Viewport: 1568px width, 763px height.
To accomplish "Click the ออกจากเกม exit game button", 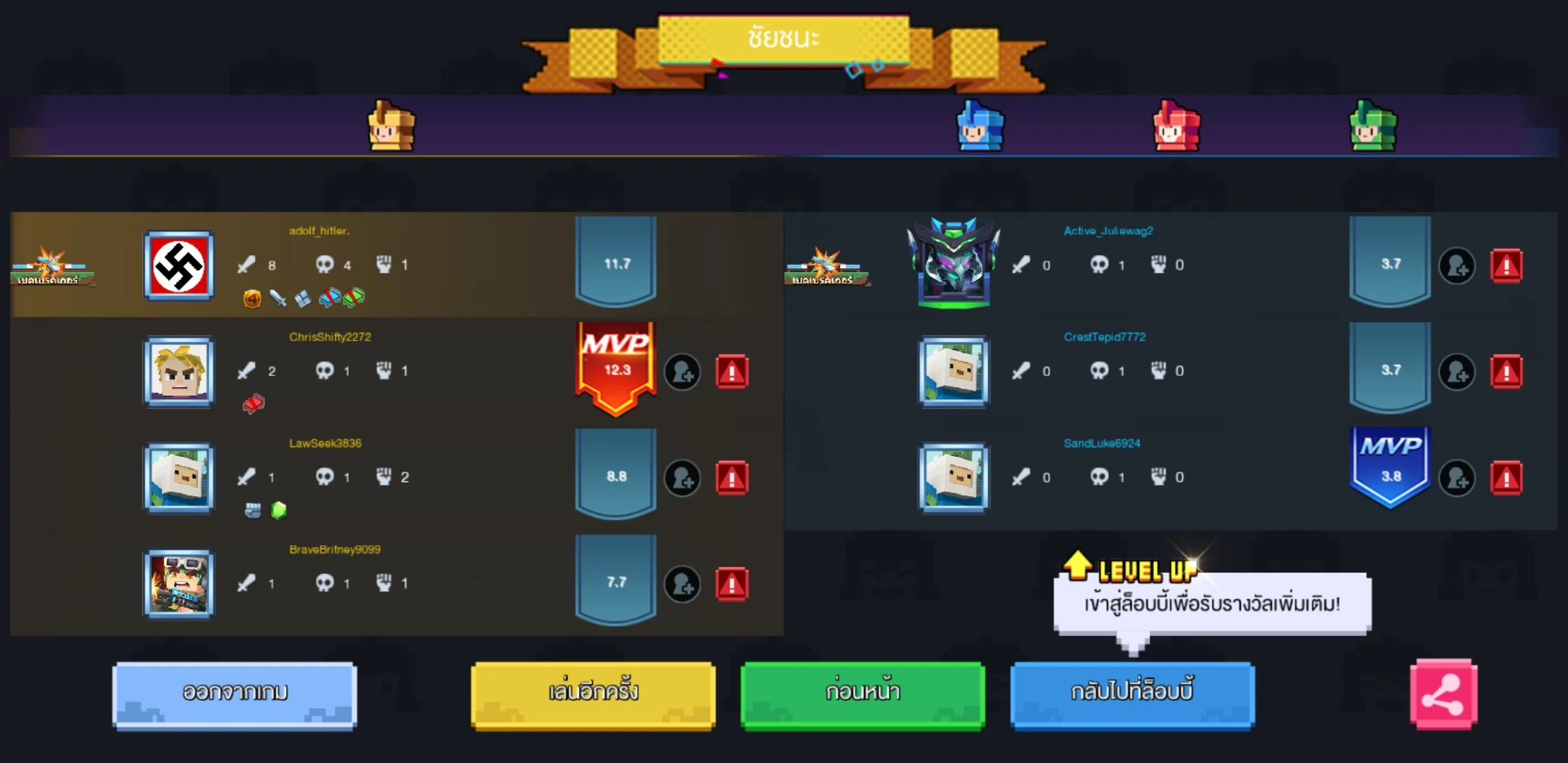I will 234,693.
